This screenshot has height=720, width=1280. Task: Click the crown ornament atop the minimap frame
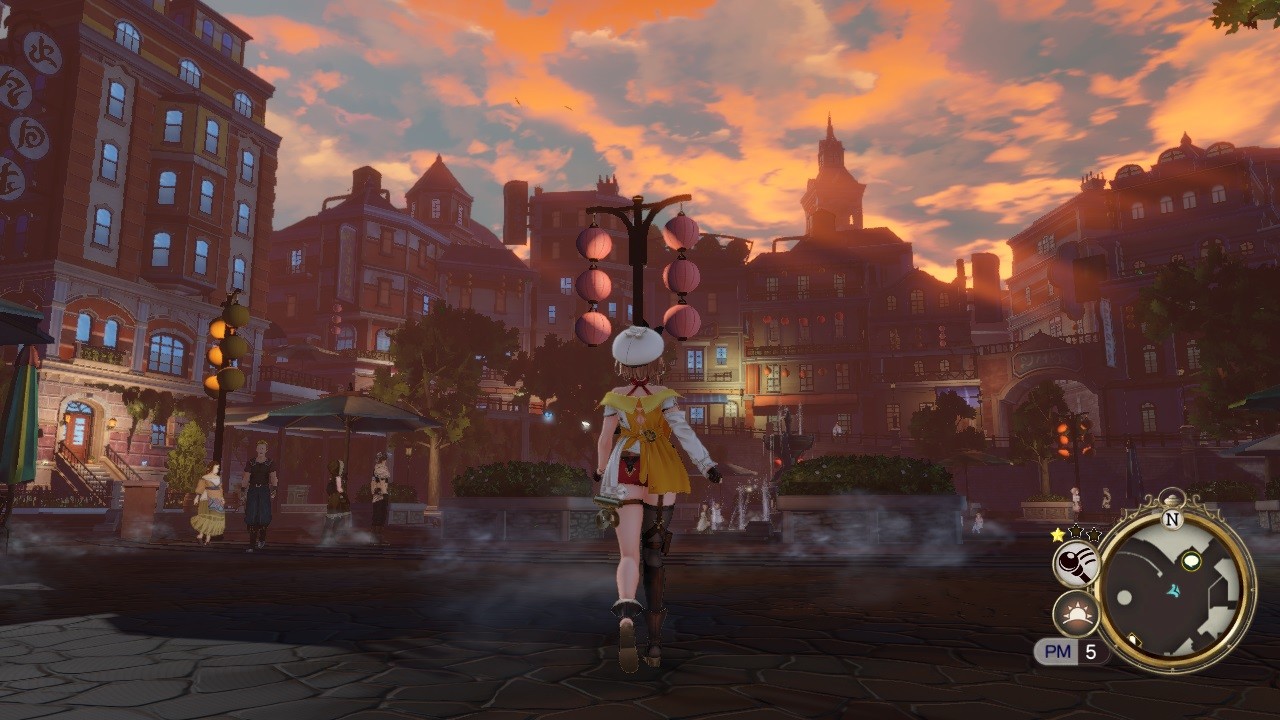click(x=1173, y=497)
